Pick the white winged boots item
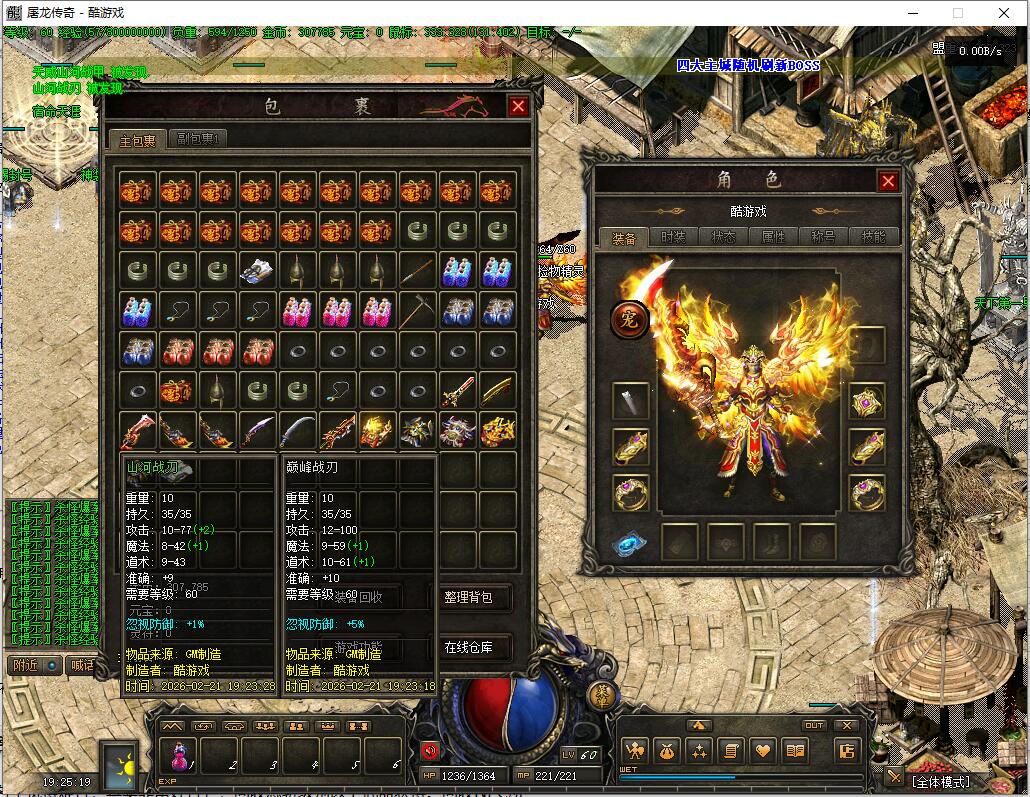Viewport: 1030px width, 797px height. (257, 270)
